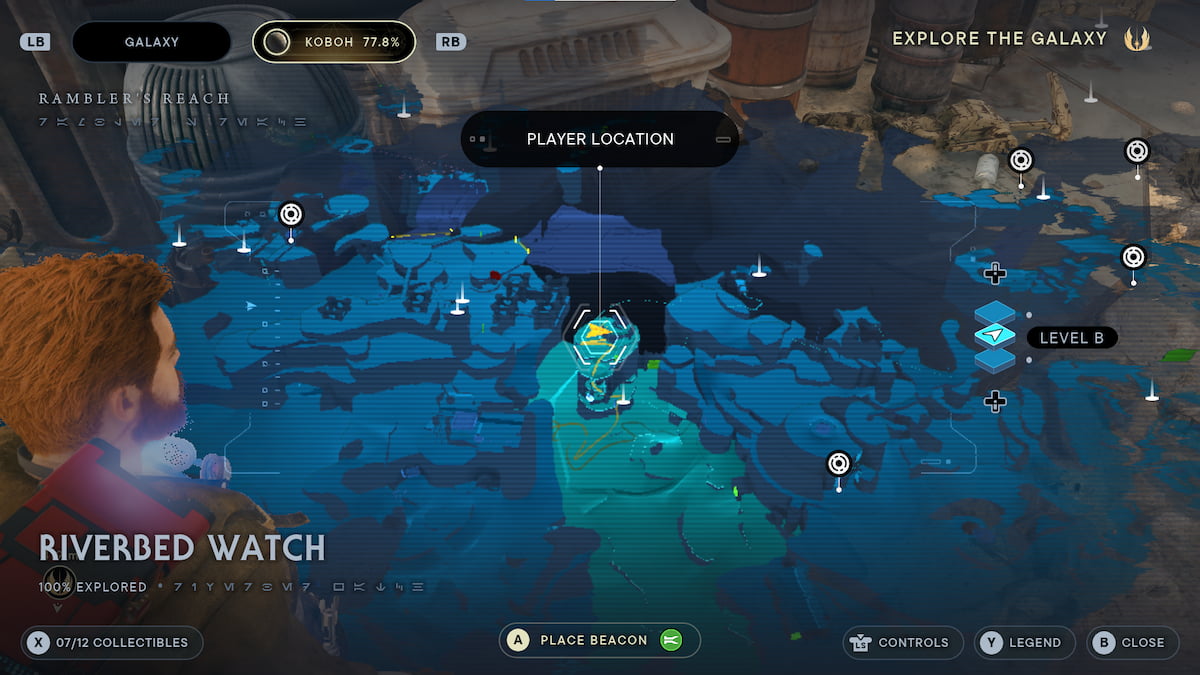This screenshot has height=675, width=1200.
Task: Go down one map level with plus
Action: click(994, 401)
